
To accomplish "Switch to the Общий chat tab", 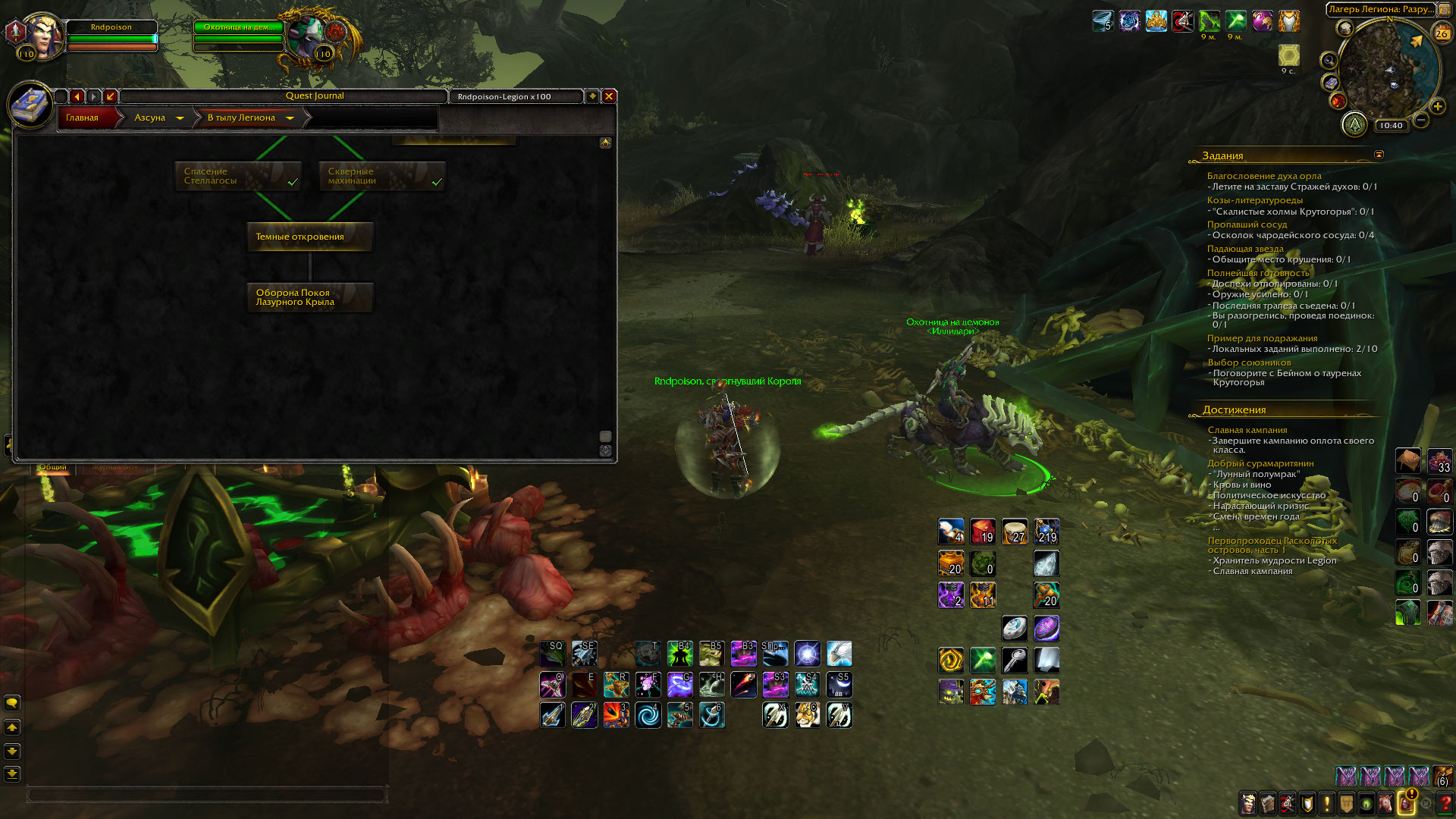I will 53,467.
